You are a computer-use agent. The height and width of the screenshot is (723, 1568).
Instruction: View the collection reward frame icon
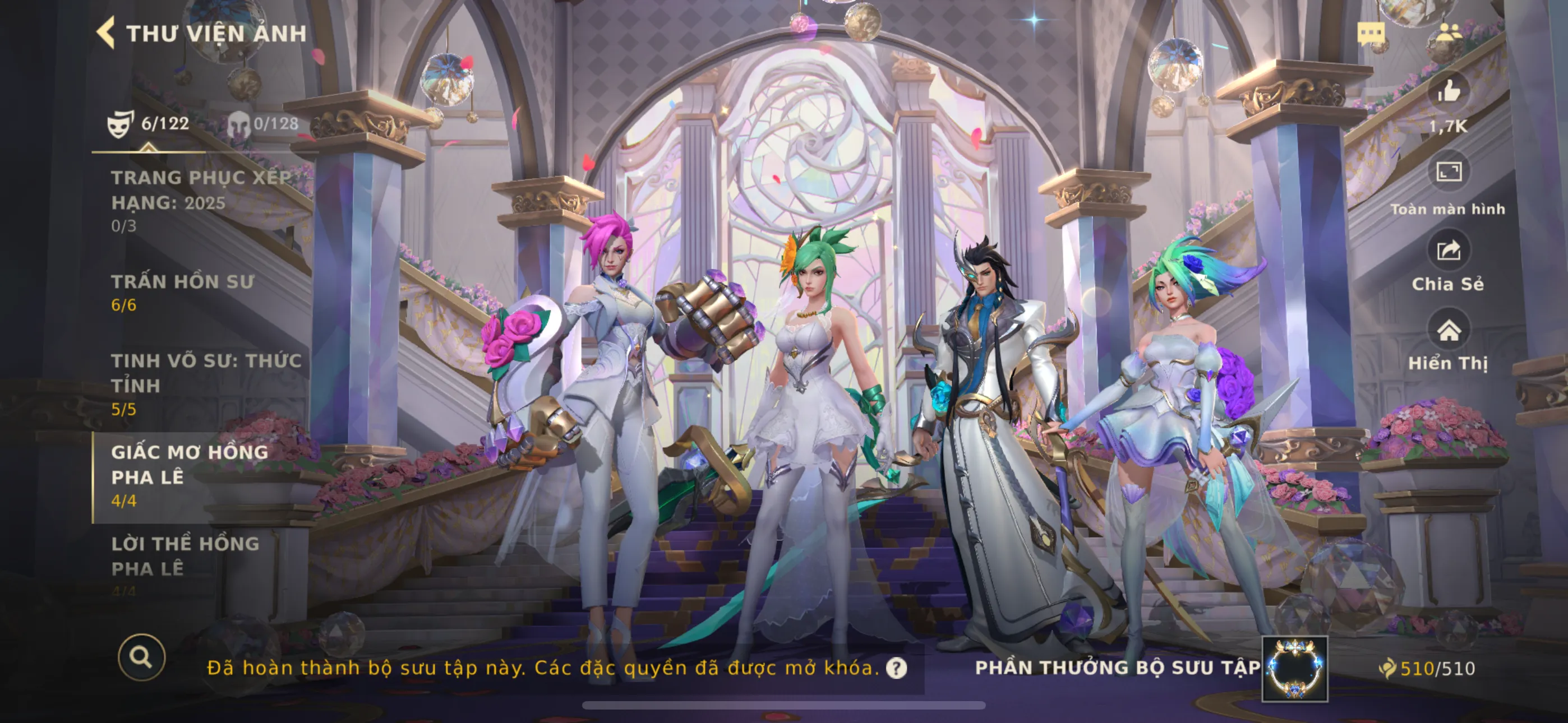tap(1294, 668)
